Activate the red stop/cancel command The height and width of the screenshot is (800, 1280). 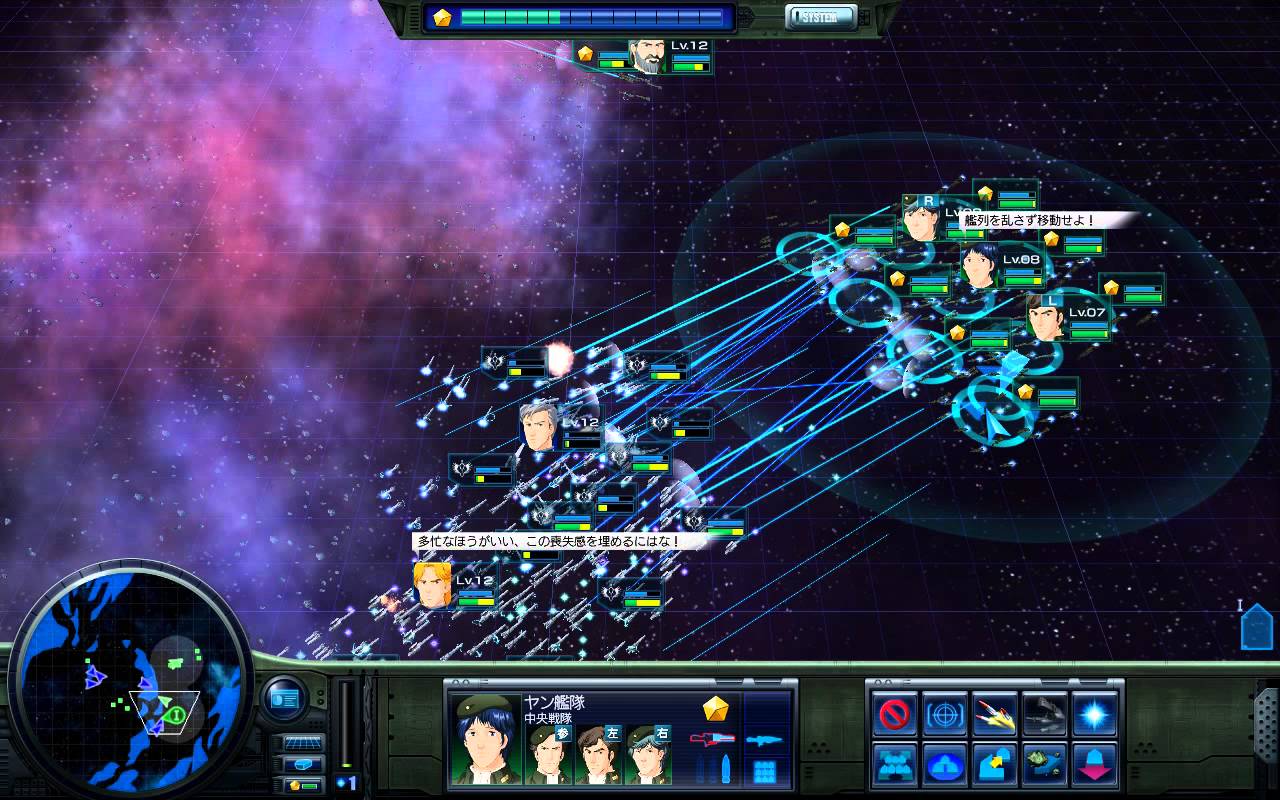[x=895, y=714]
